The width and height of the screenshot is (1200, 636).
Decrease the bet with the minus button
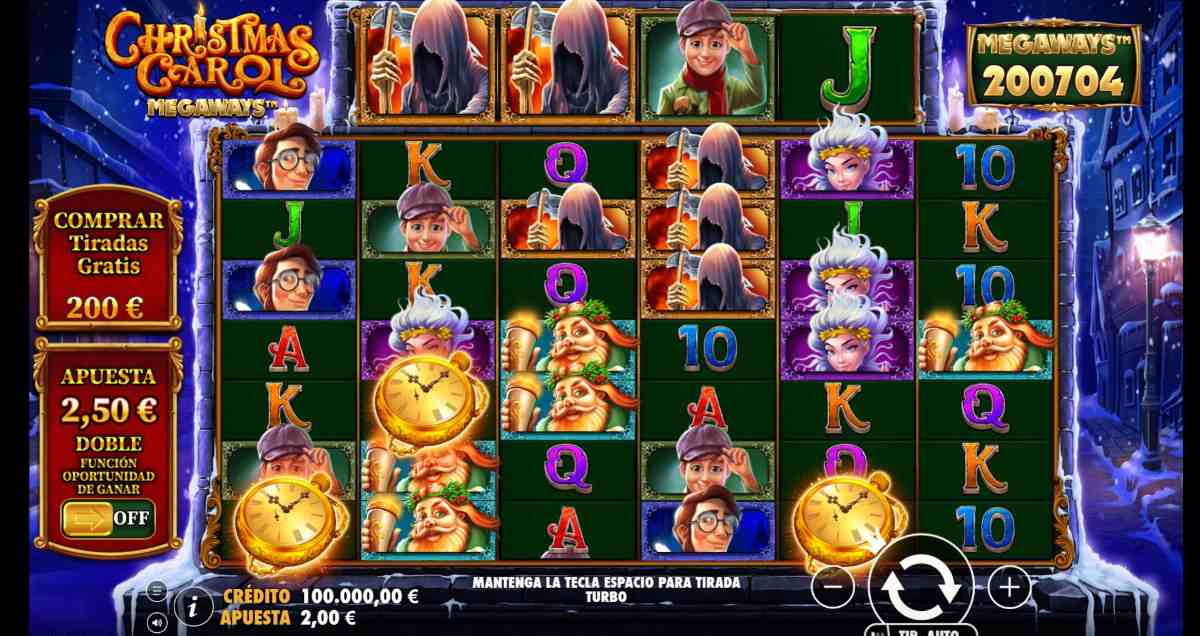click(832, 587)
